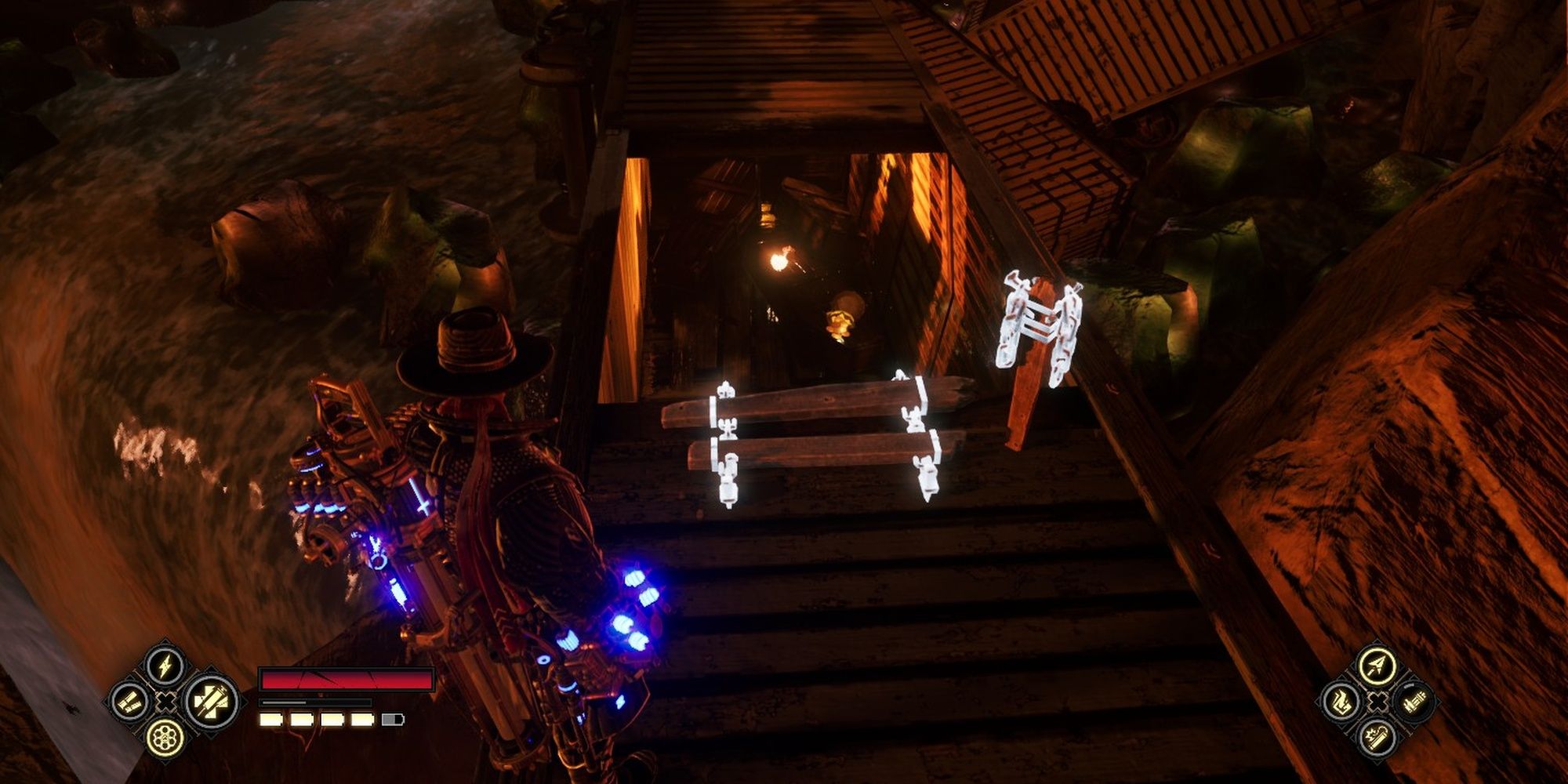Use the healing syringe cross icon
The height and width of the screenshot is (784, 1568).
pos(212,700)
